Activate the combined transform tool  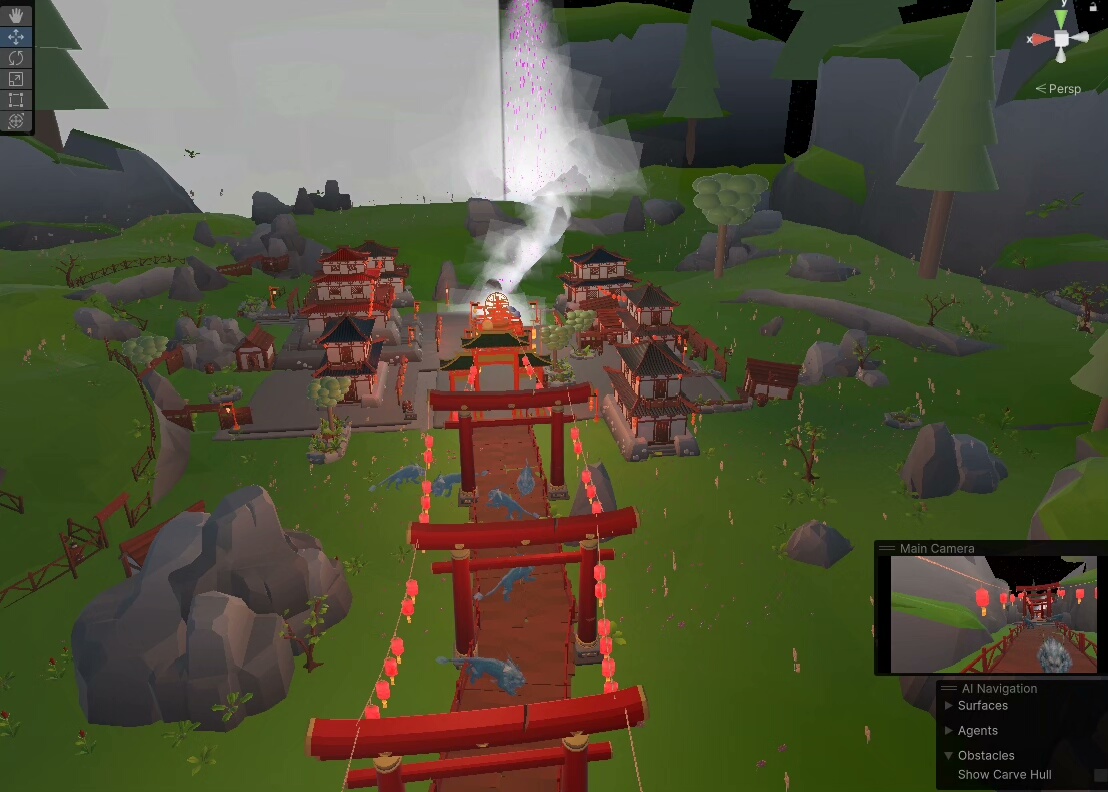click(x=16, y=120)
